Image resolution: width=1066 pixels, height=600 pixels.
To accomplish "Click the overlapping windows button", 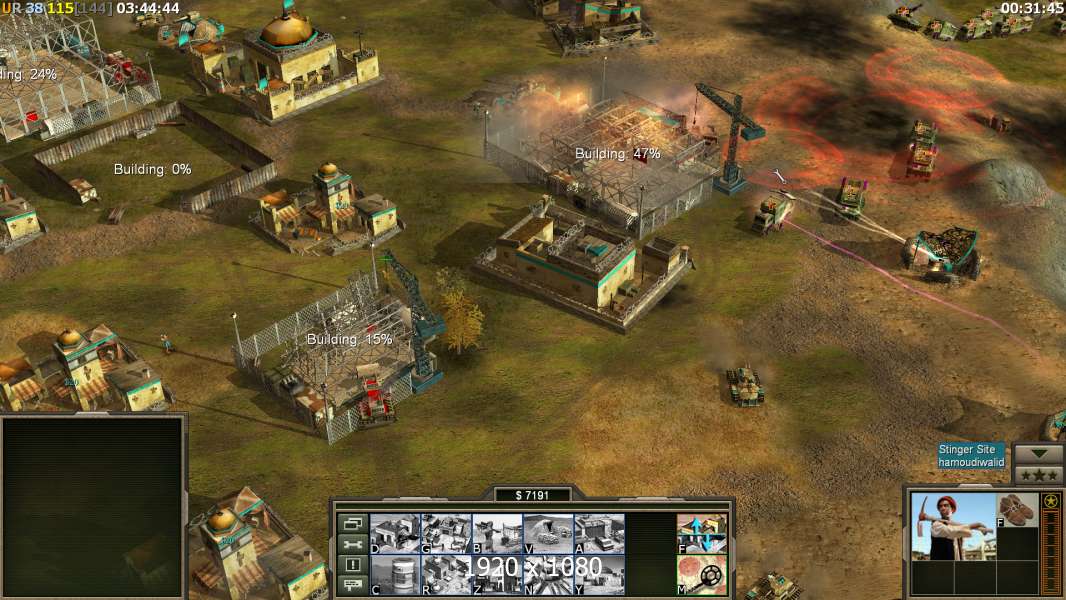I will pyautogui.click(x=351, y=523).
